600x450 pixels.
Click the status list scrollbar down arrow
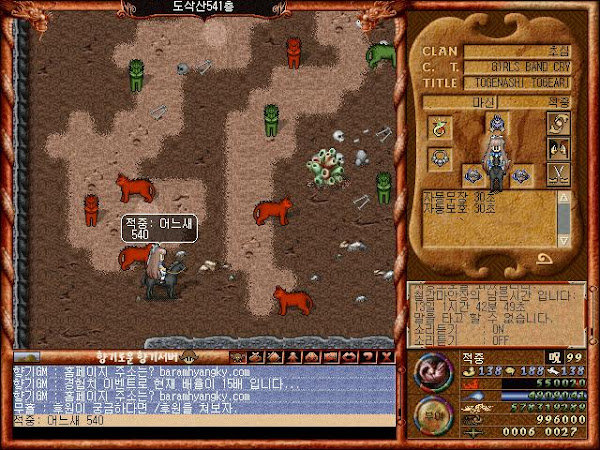(x=565, y=240)
